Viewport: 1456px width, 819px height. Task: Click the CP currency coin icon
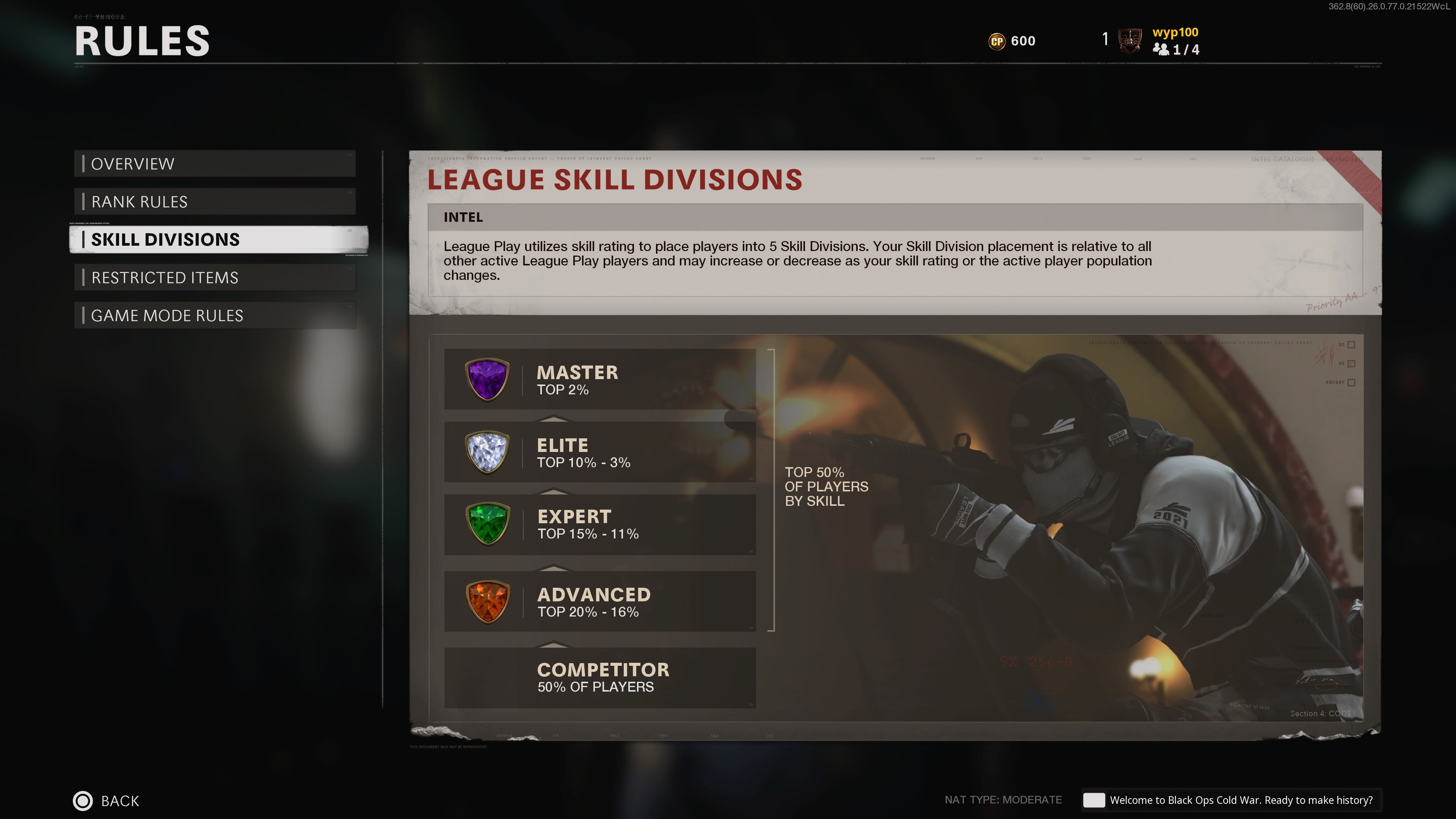pos(997,41)
